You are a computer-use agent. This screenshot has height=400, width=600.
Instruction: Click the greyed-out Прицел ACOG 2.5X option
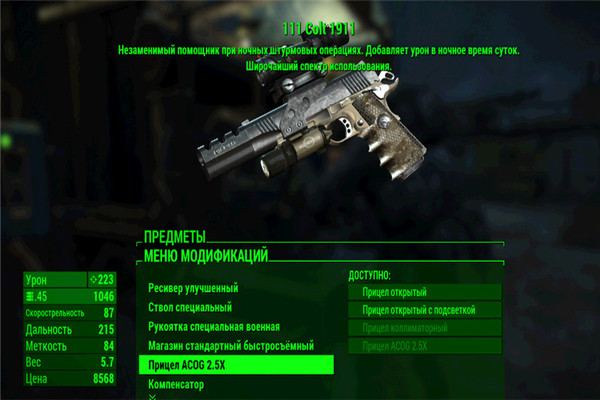point(424,346)
